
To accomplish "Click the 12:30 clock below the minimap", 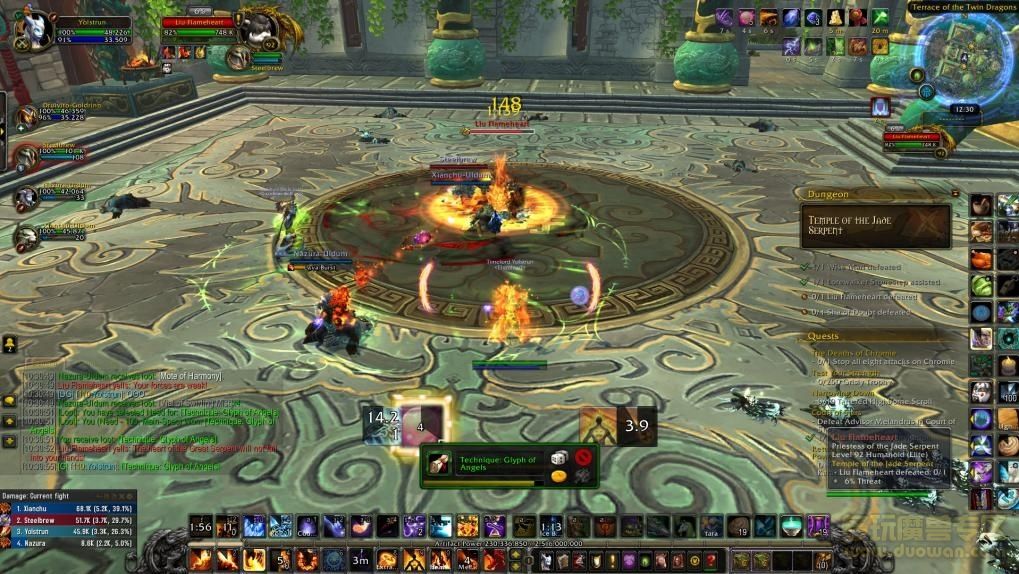I will tap(964, 110).
